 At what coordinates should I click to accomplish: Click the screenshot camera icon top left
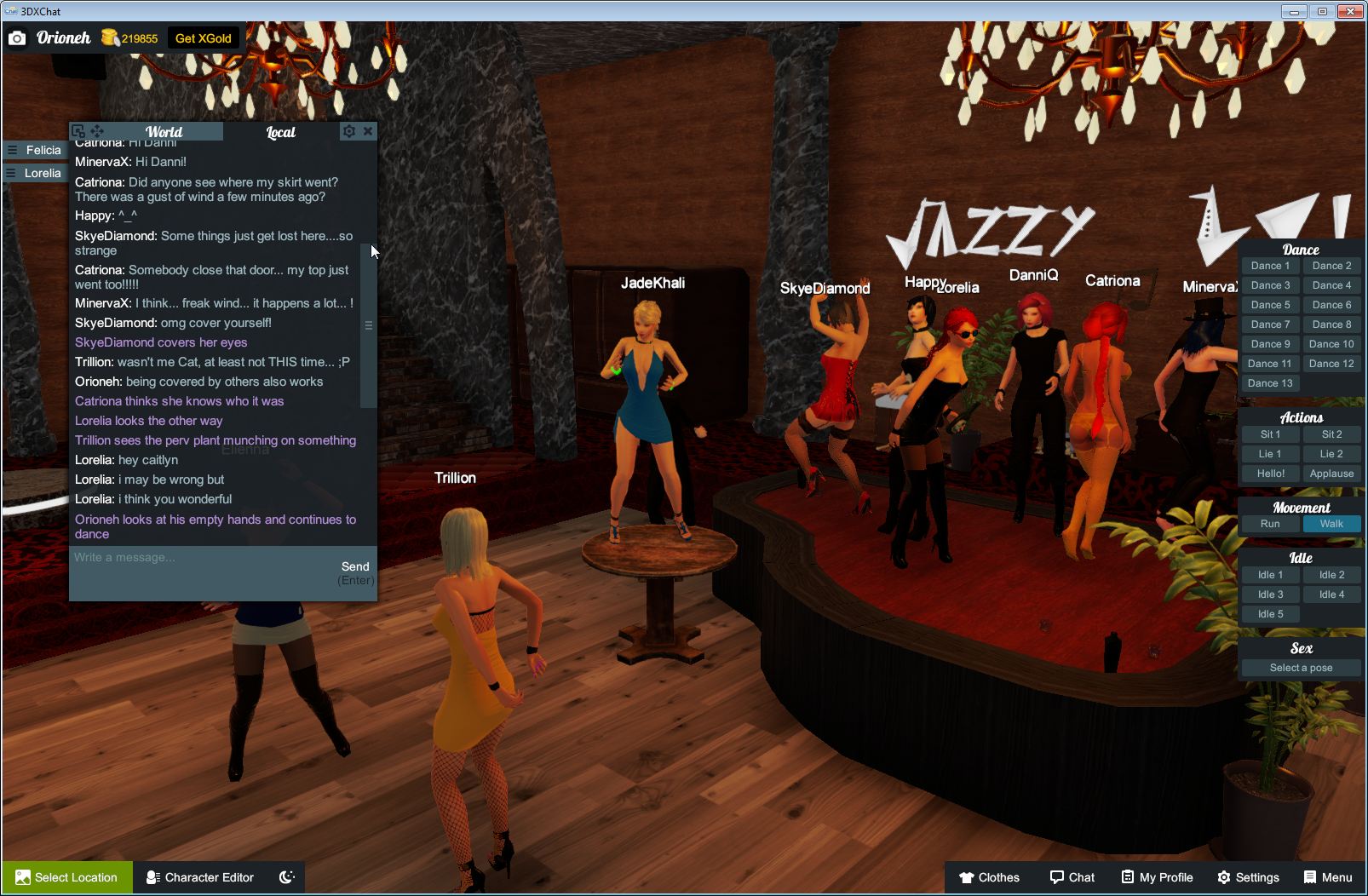click(x=17, y=37)
